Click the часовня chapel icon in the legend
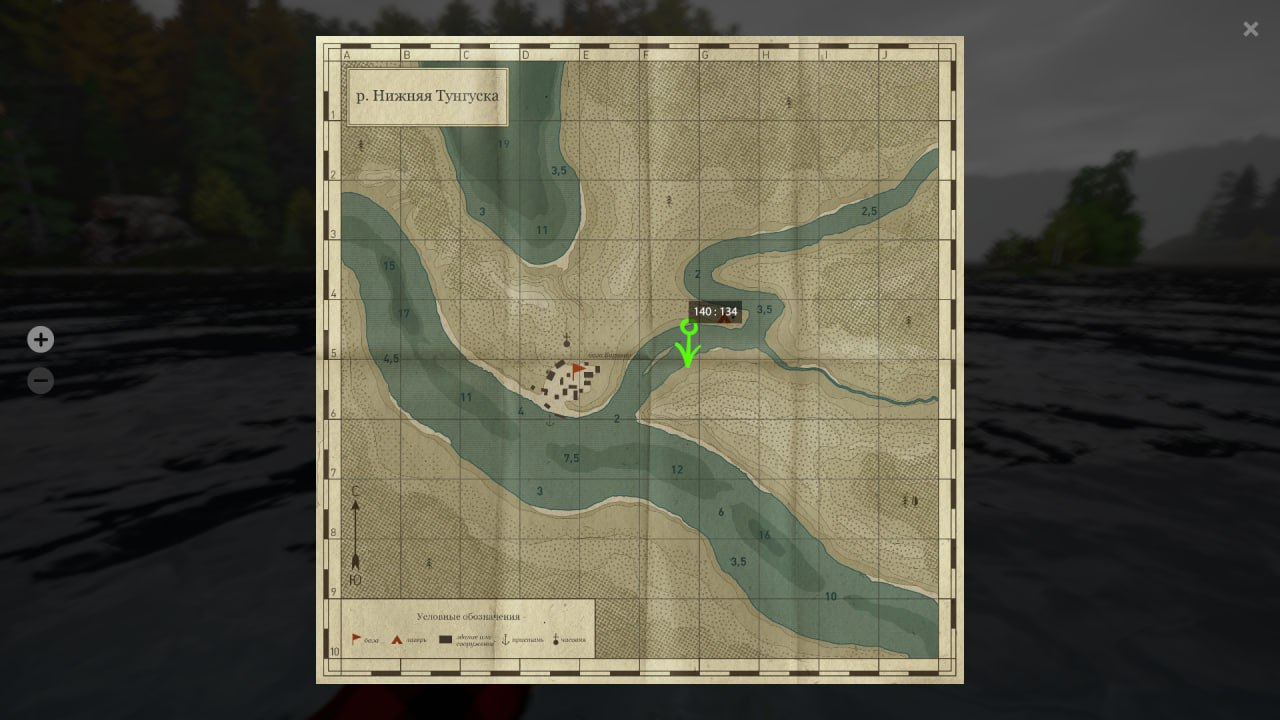Screen dimensions: 1280x720 coord(556,638)
